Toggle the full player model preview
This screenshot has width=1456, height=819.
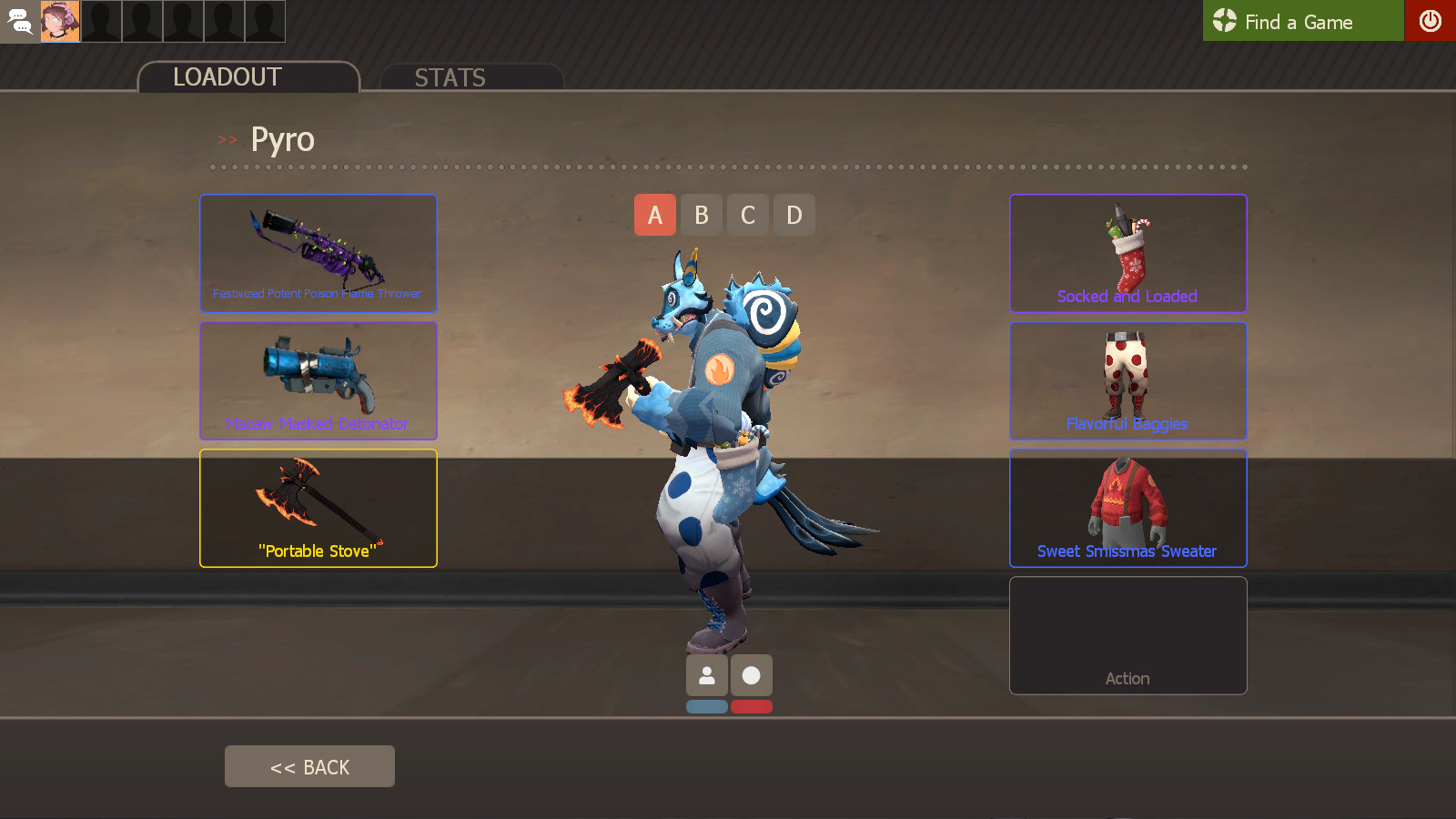707,675
